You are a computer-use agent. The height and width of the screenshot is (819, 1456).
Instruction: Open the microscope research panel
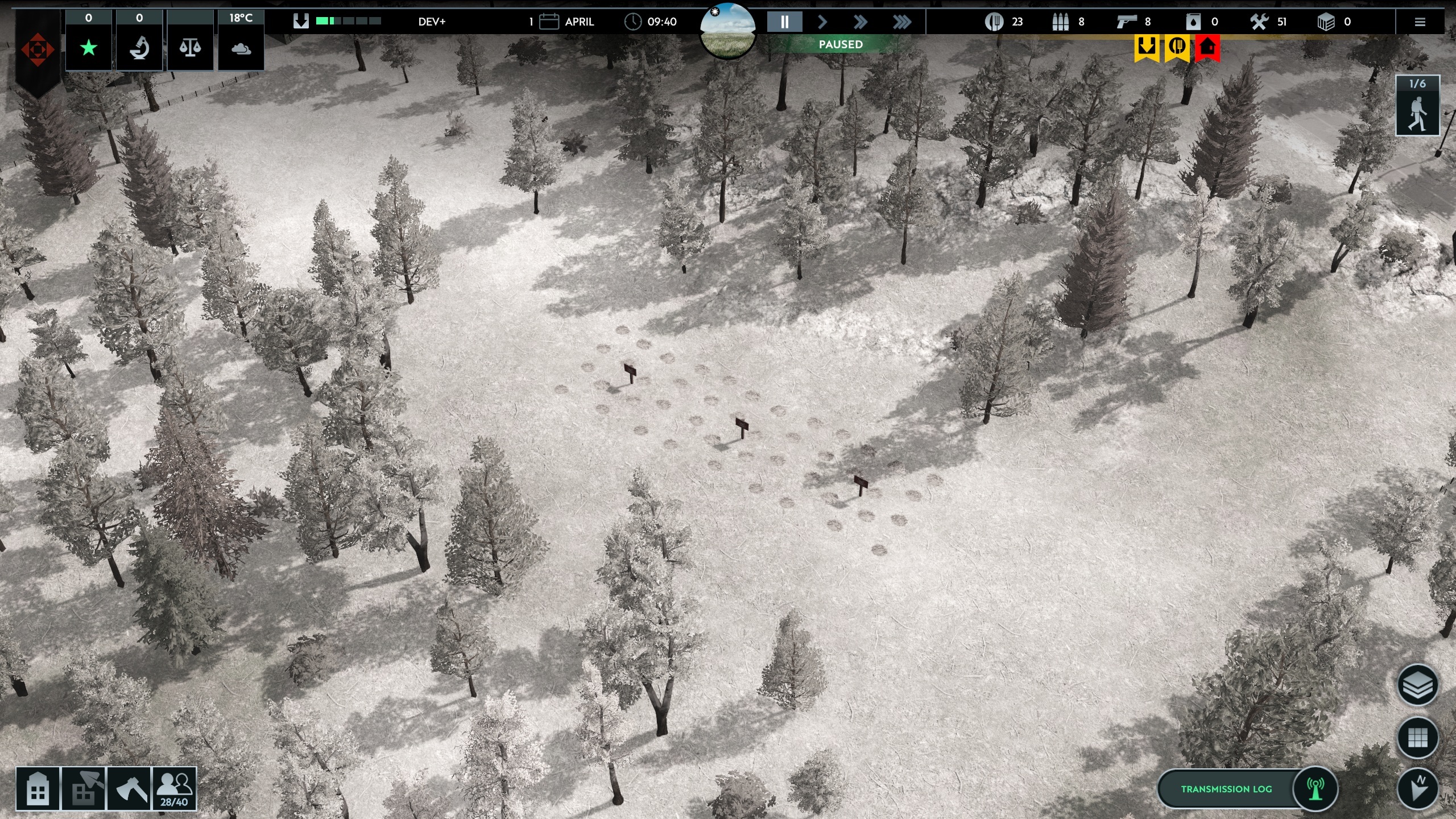[139, 48]
